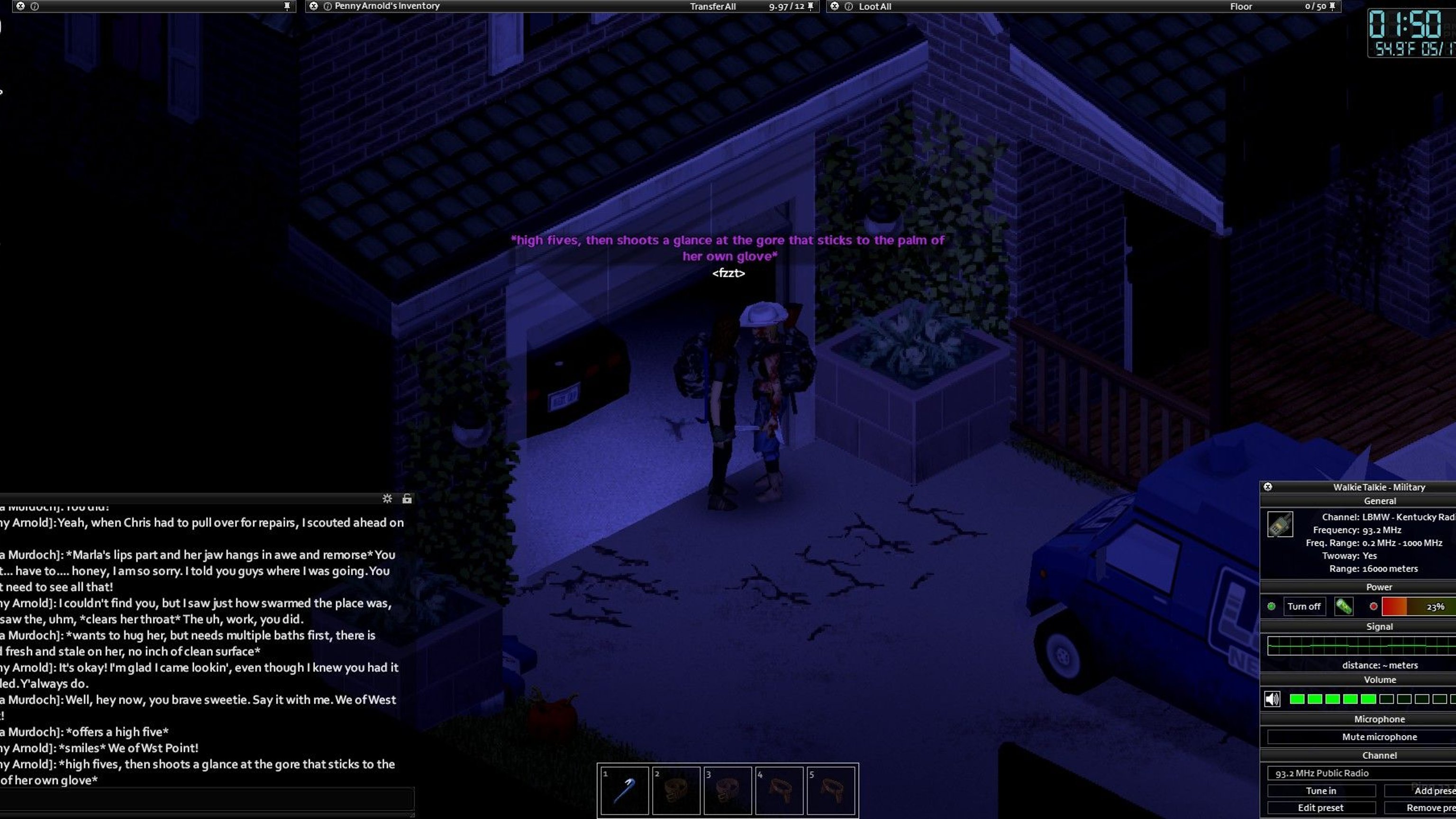Toggle the walkie talkie speaker mute icon
1456x819 pixels.
(1272, 699)
